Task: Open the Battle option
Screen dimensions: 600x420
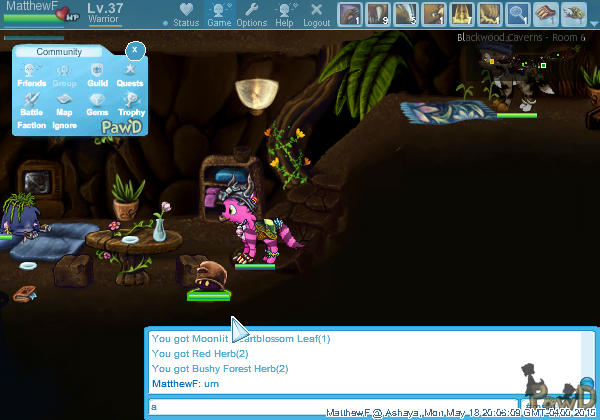Action: pos(31,103)
